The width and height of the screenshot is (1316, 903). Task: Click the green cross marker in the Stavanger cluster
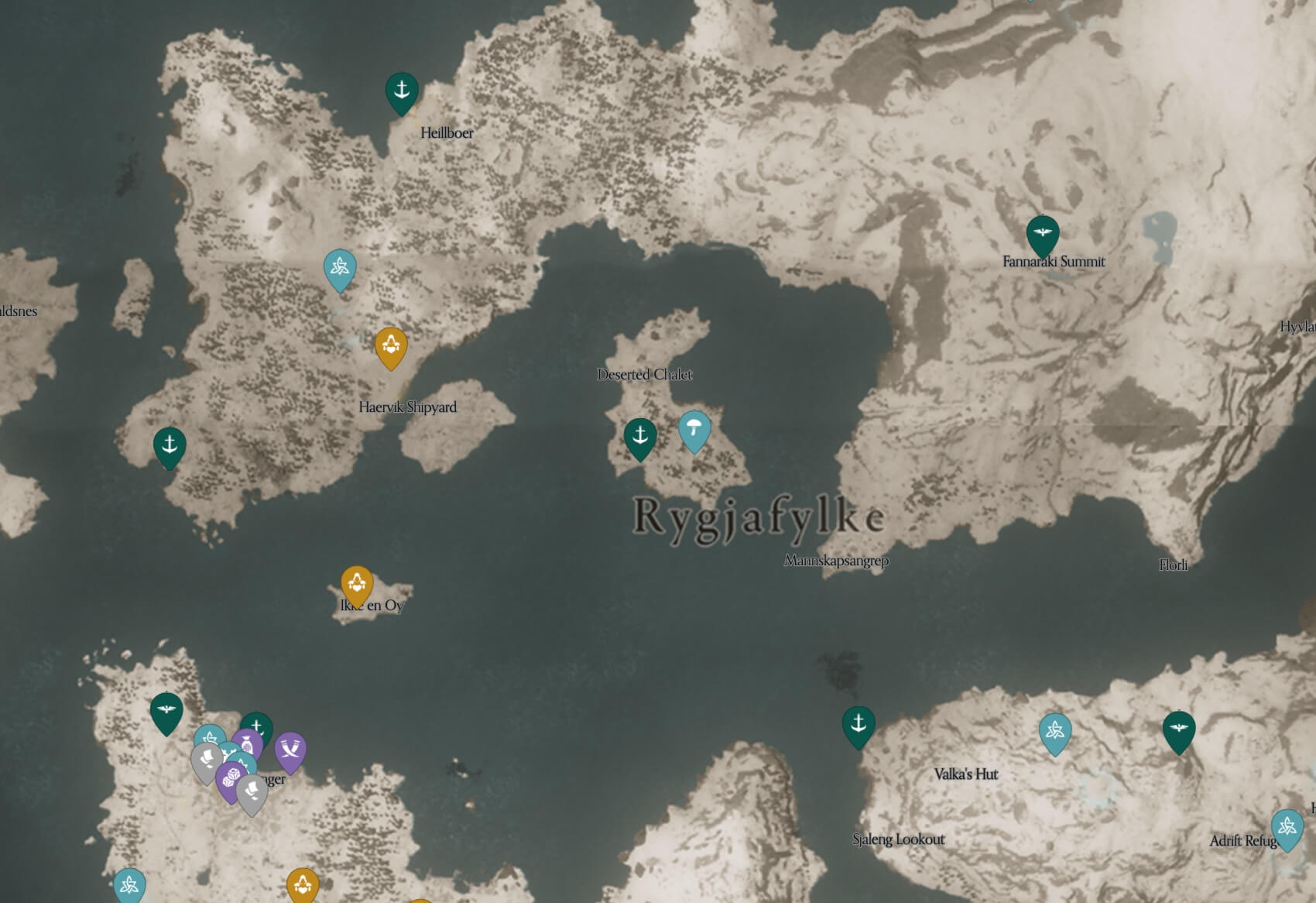(x=255, y=725)
